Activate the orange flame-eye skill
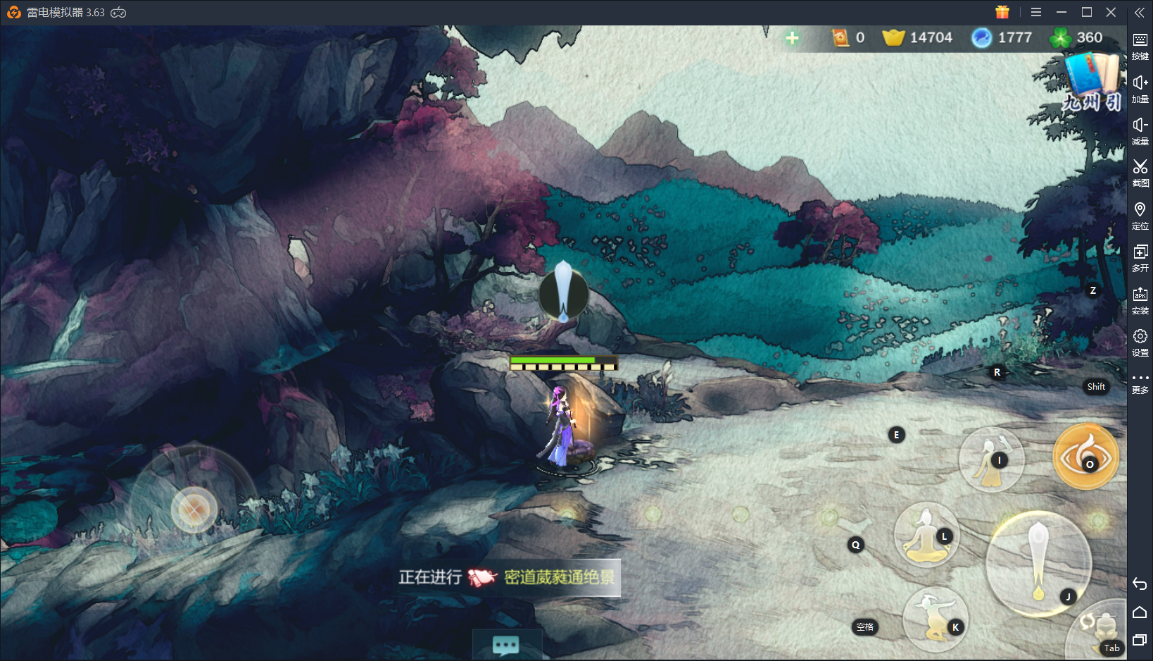Screen dimensions: 1153x661 click(1085, 456)
